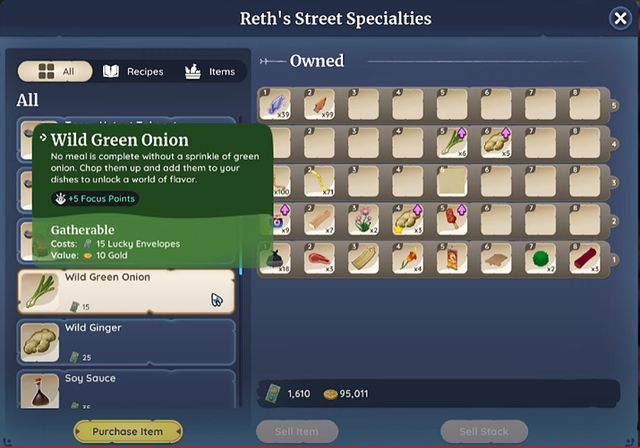Close Reth's Street Specialties window
This screenshot has height=448, width=640.
pyautogui.click(x=620, y=18)
